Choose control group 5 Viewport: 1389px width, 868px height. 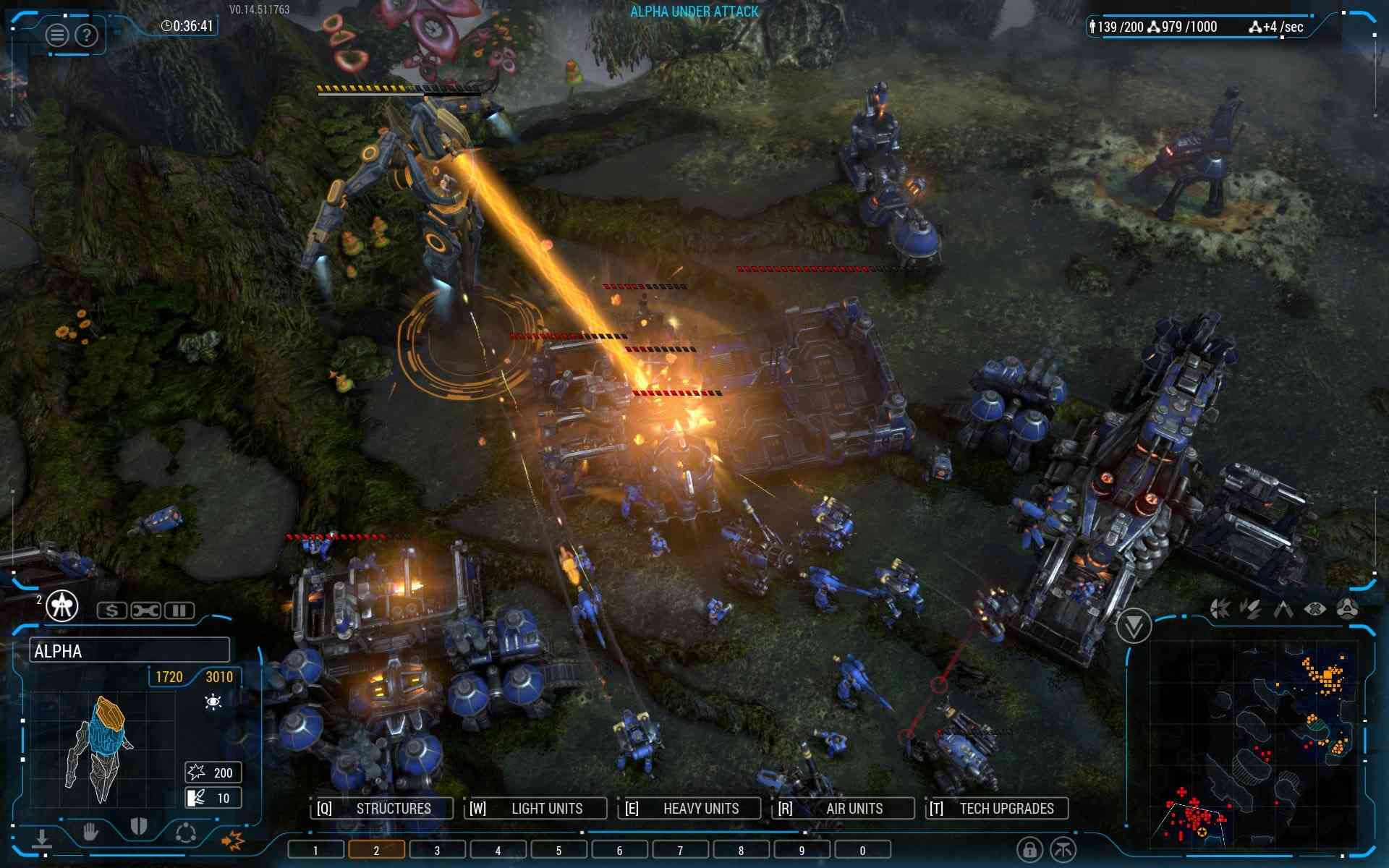click(558, 850)
